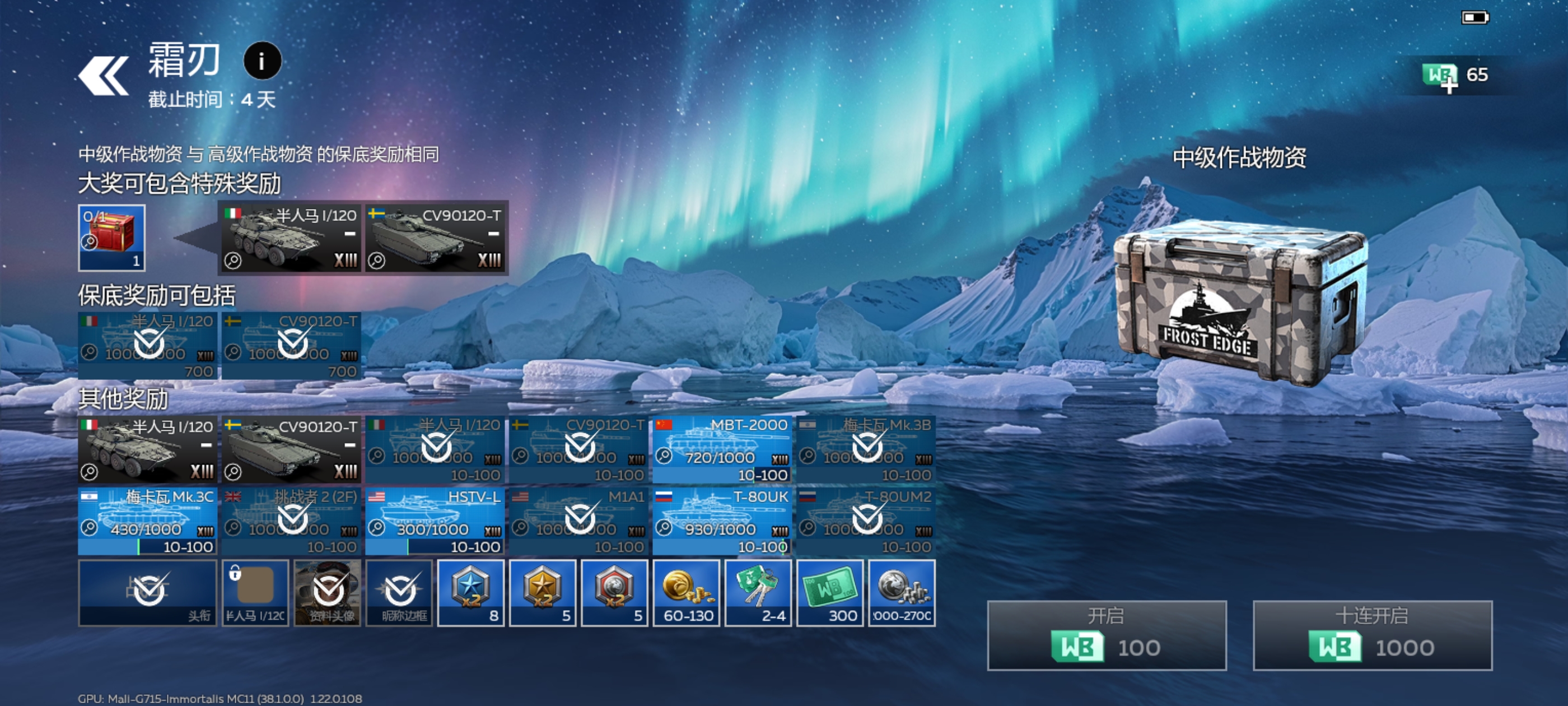This screenshot has height=706, width=1568.
Task: Go back using the double-arrow button
Action: coord(104,76)
